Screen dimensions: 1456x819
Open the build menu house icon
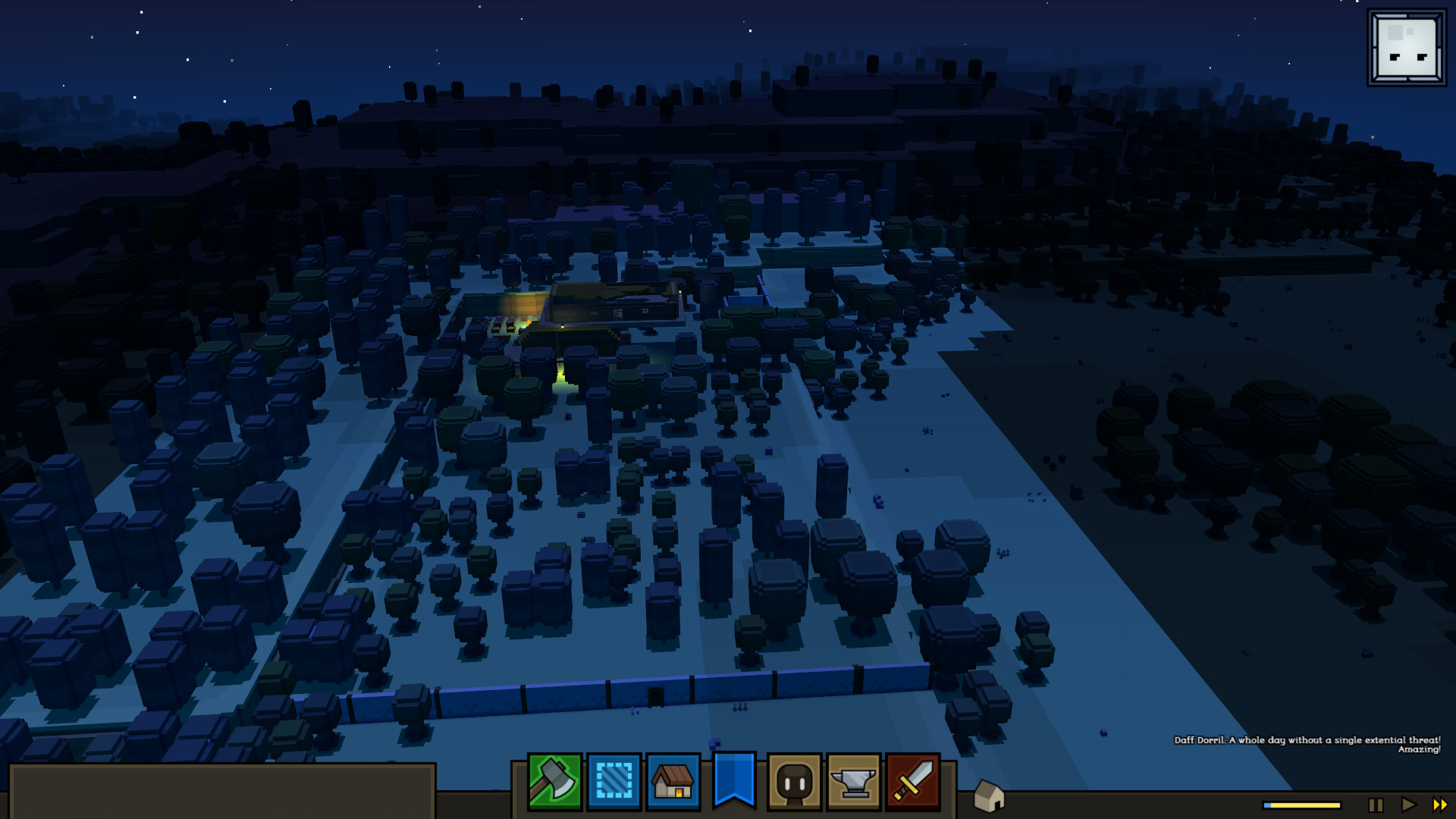pyautogui.click(x=673, y=782)
